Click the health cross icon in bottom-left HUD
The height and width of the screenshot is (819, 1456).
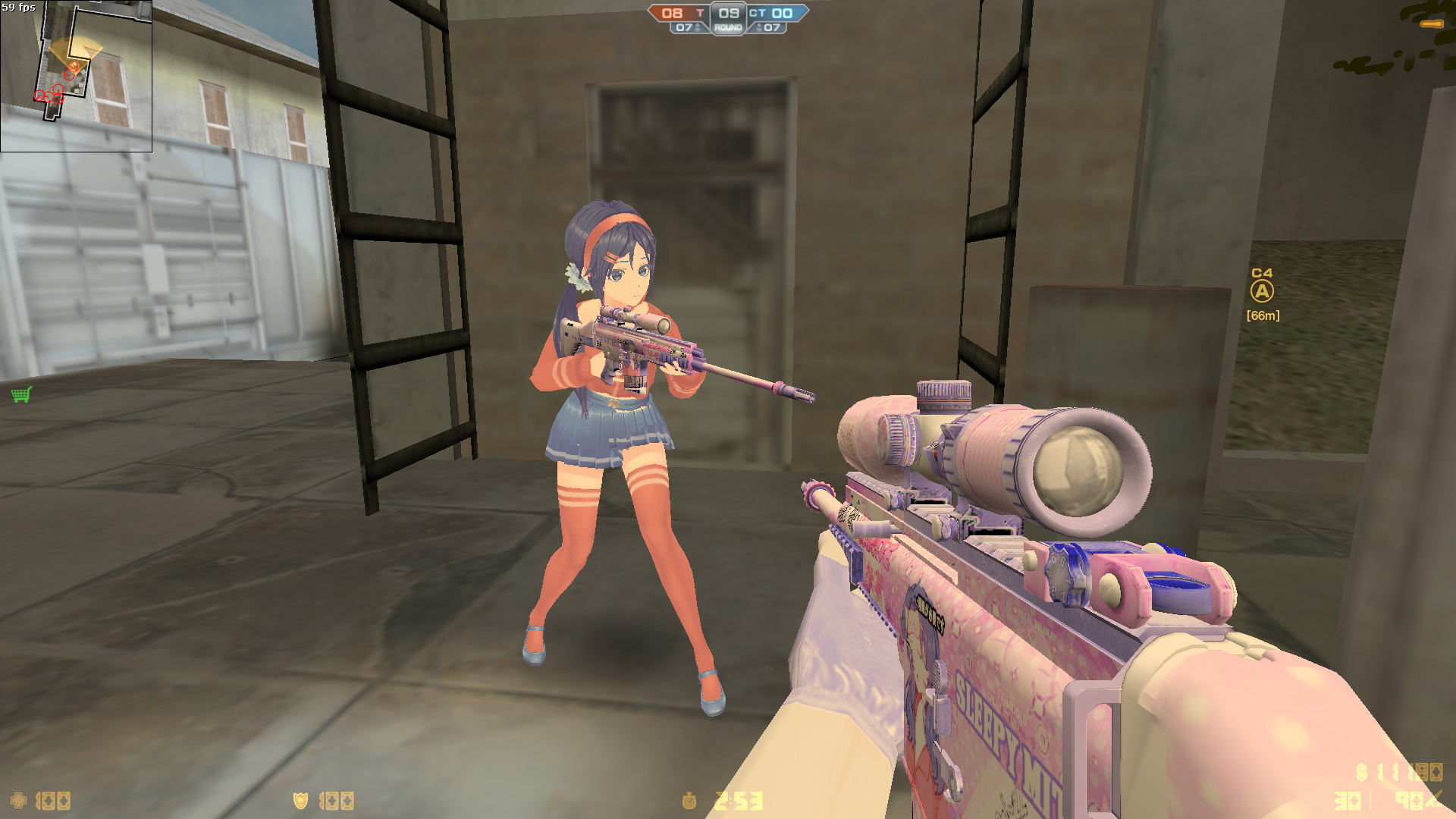pos(17,801)
